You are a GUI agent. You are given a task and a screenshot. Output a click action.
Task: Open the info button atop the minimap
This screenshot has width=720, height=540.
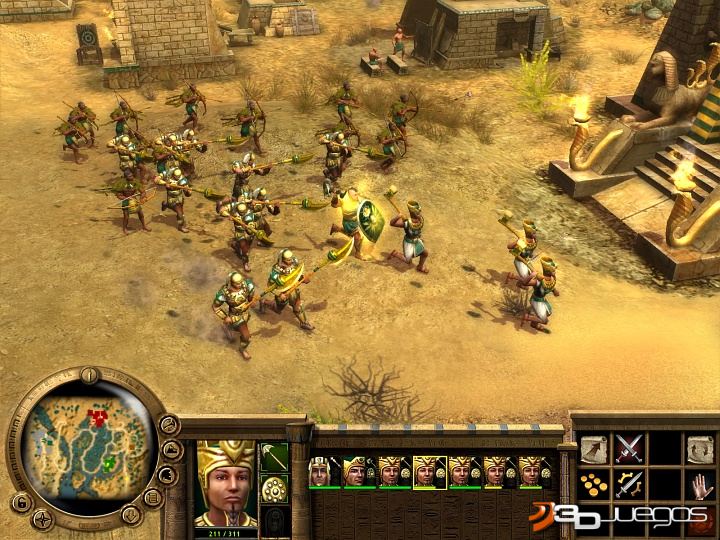tap(88, 376)
